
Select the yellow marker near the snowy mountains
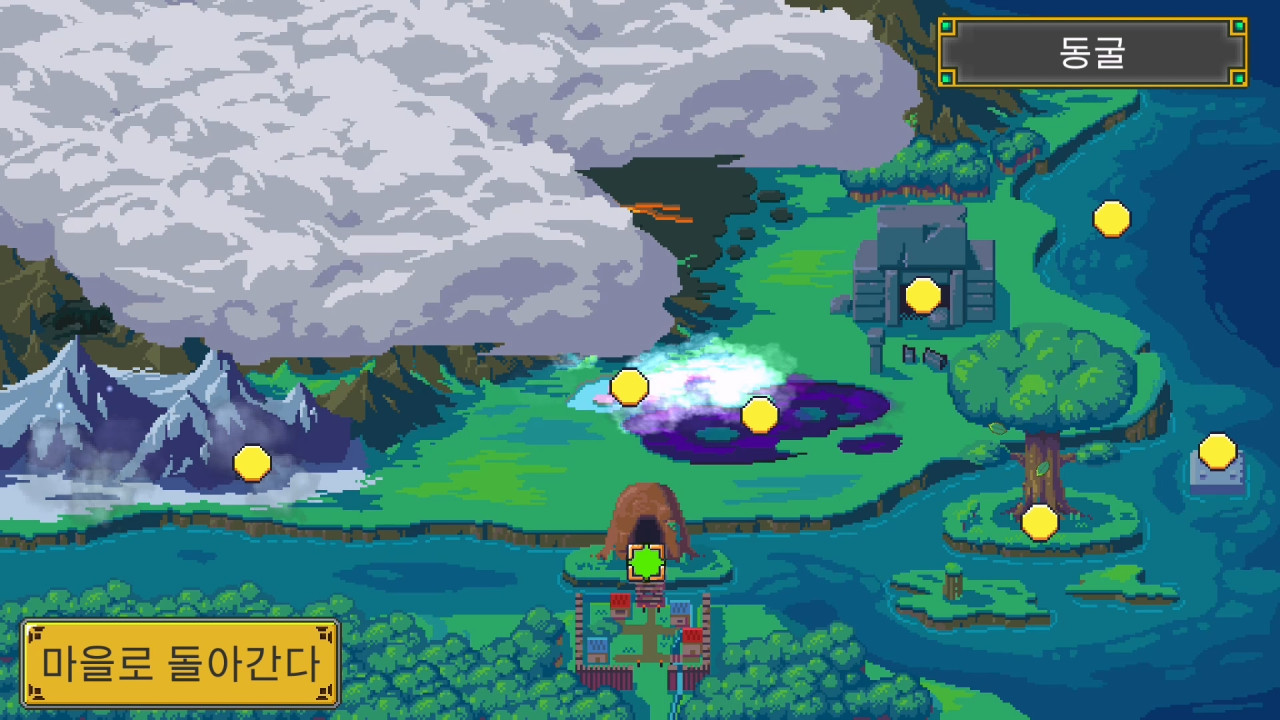point(250,462)
